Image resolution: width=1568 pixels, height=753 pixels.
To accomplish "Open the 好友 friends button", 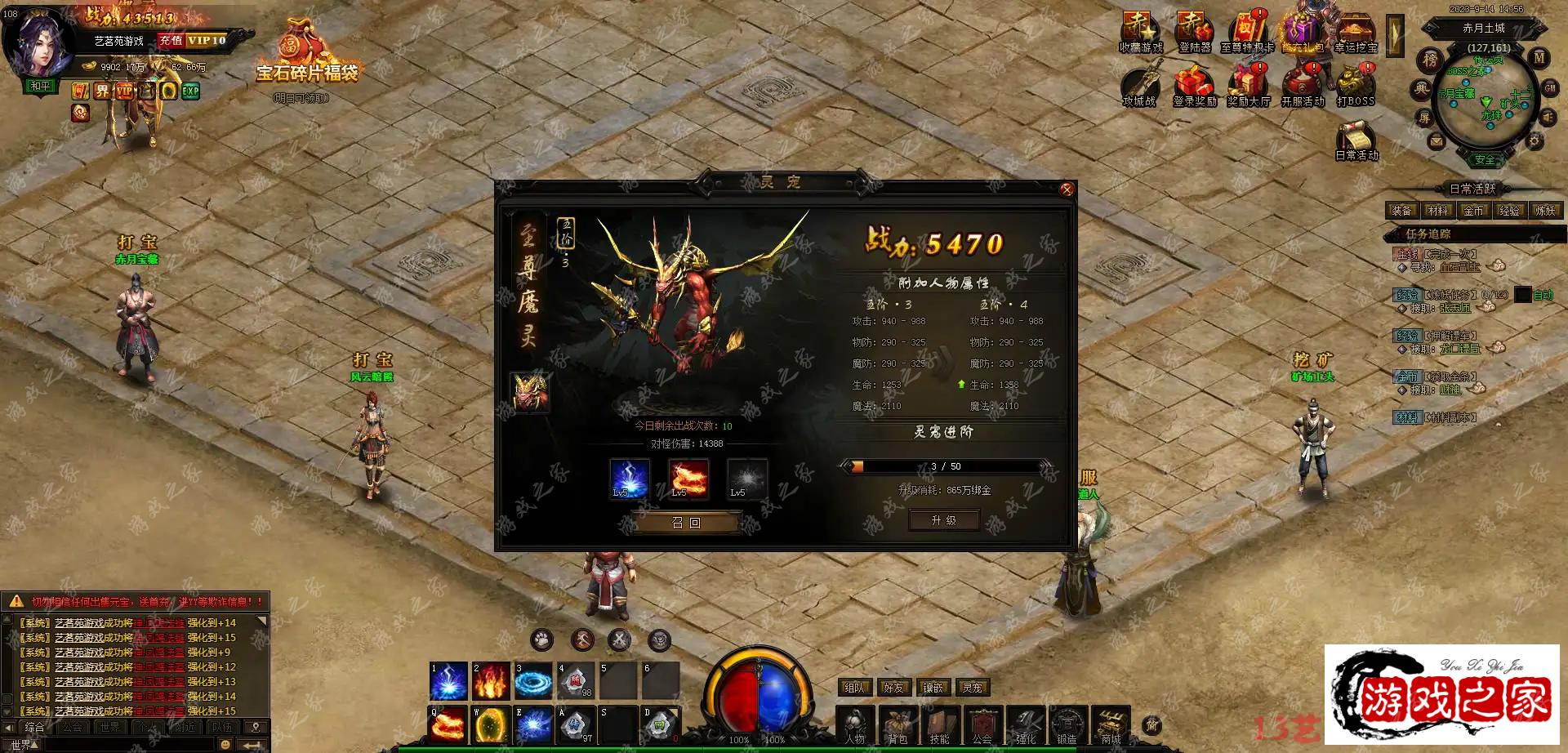I will 894,688.
